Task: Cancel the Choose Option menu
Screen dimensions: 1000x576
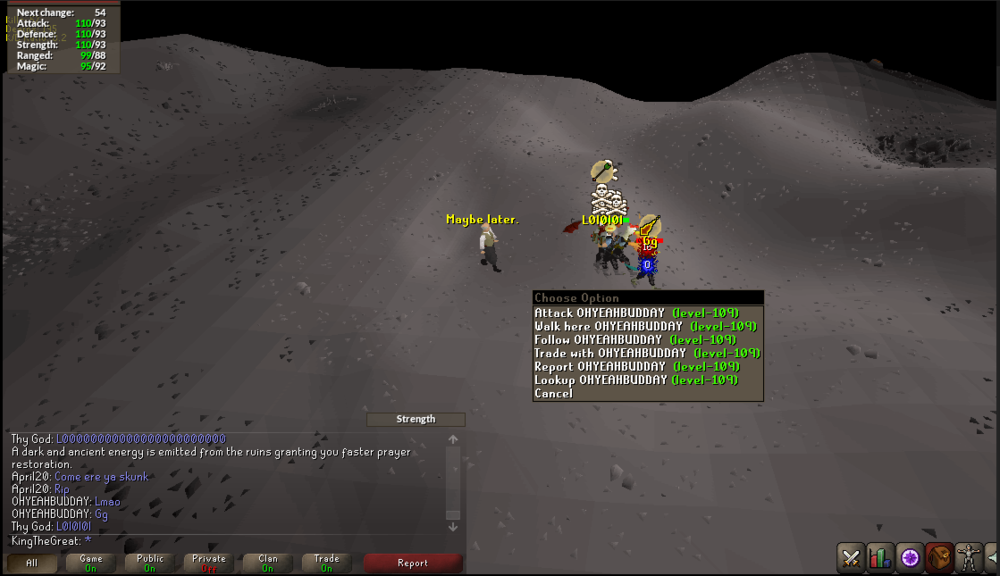Action: point(554,394)
